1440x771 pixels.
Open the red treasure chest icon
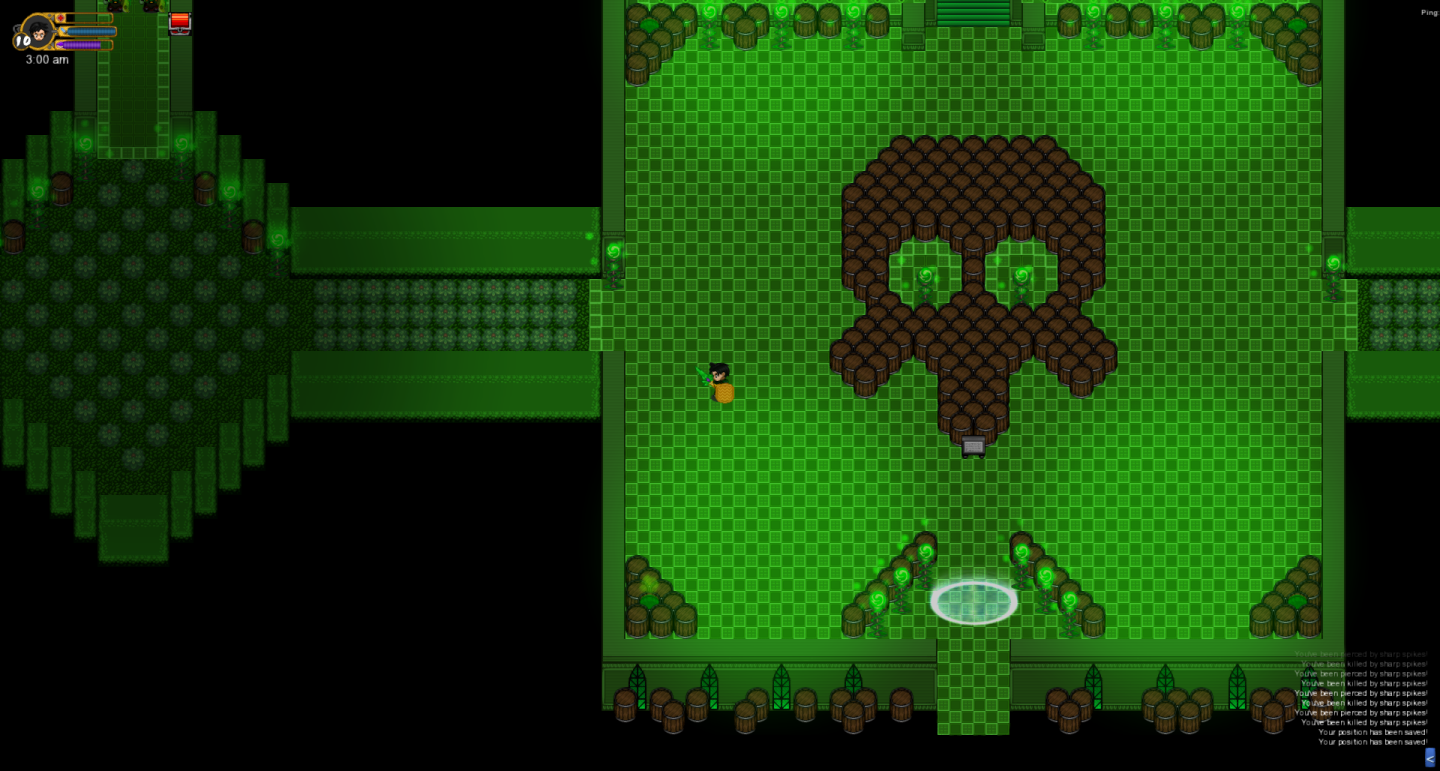click(180, 22)
